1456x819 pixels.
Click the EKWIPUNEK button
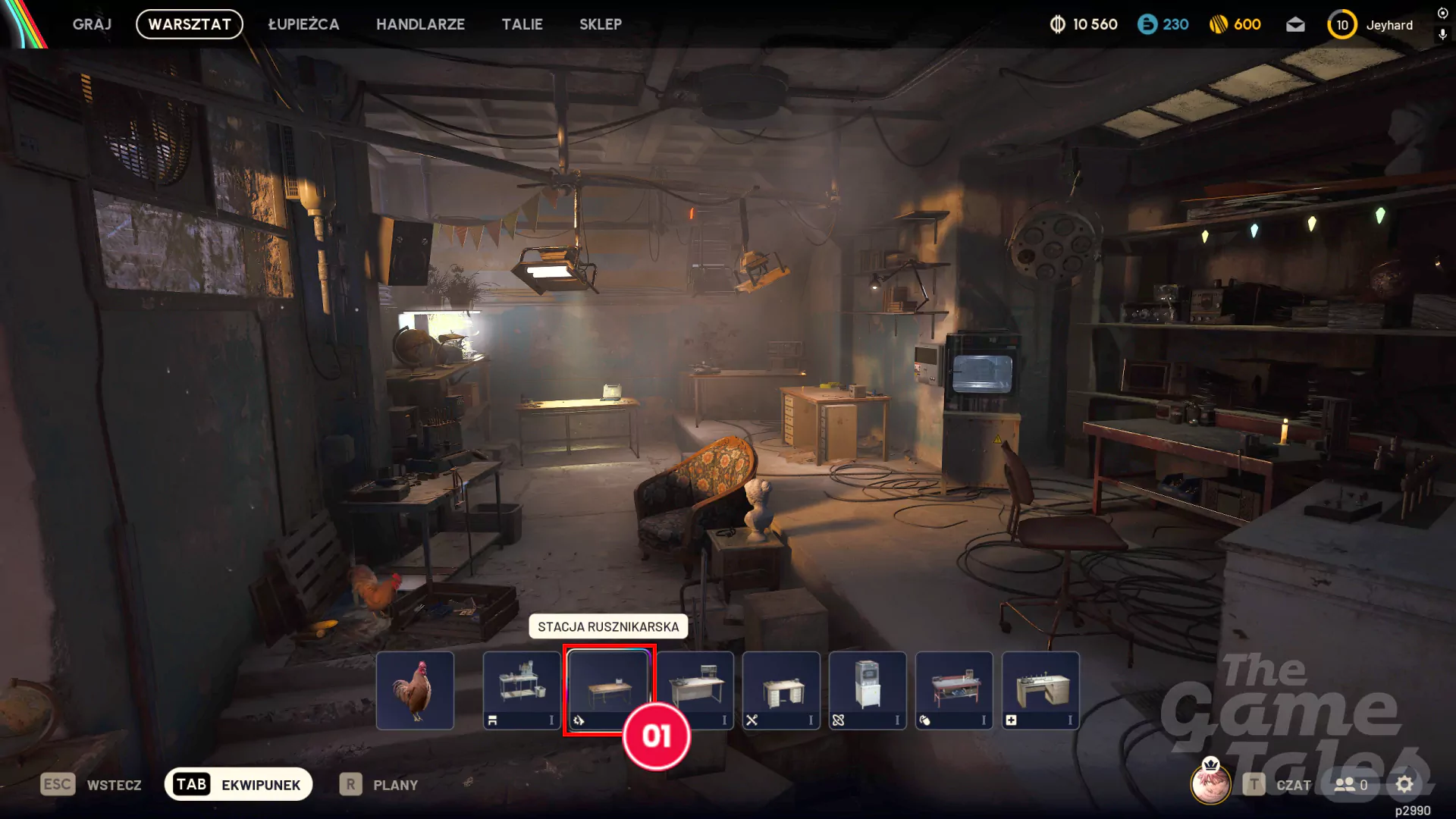click(x=238, y=784)
